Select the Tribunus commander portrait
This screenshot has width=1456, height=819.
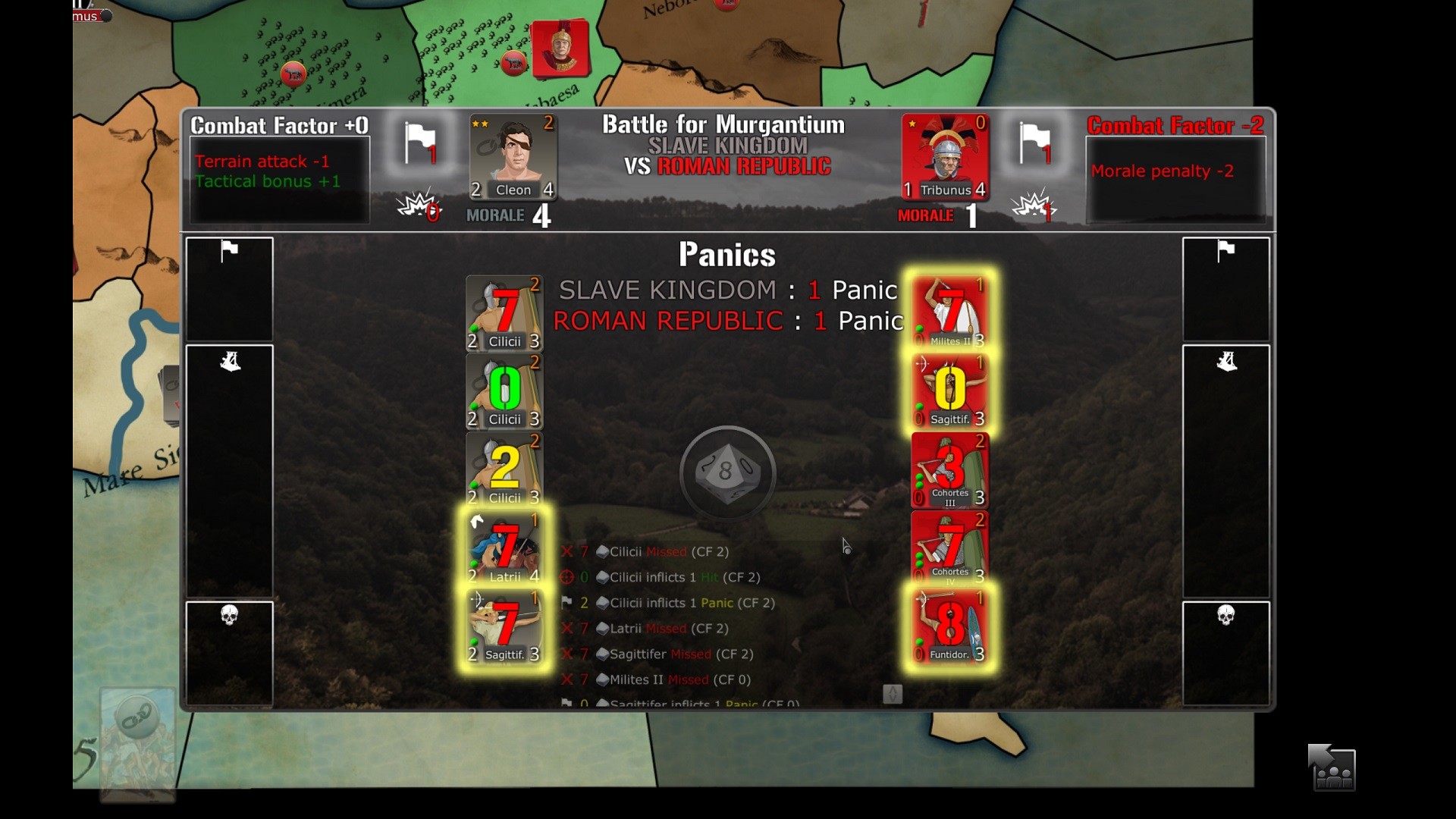(x=944, y=155)
